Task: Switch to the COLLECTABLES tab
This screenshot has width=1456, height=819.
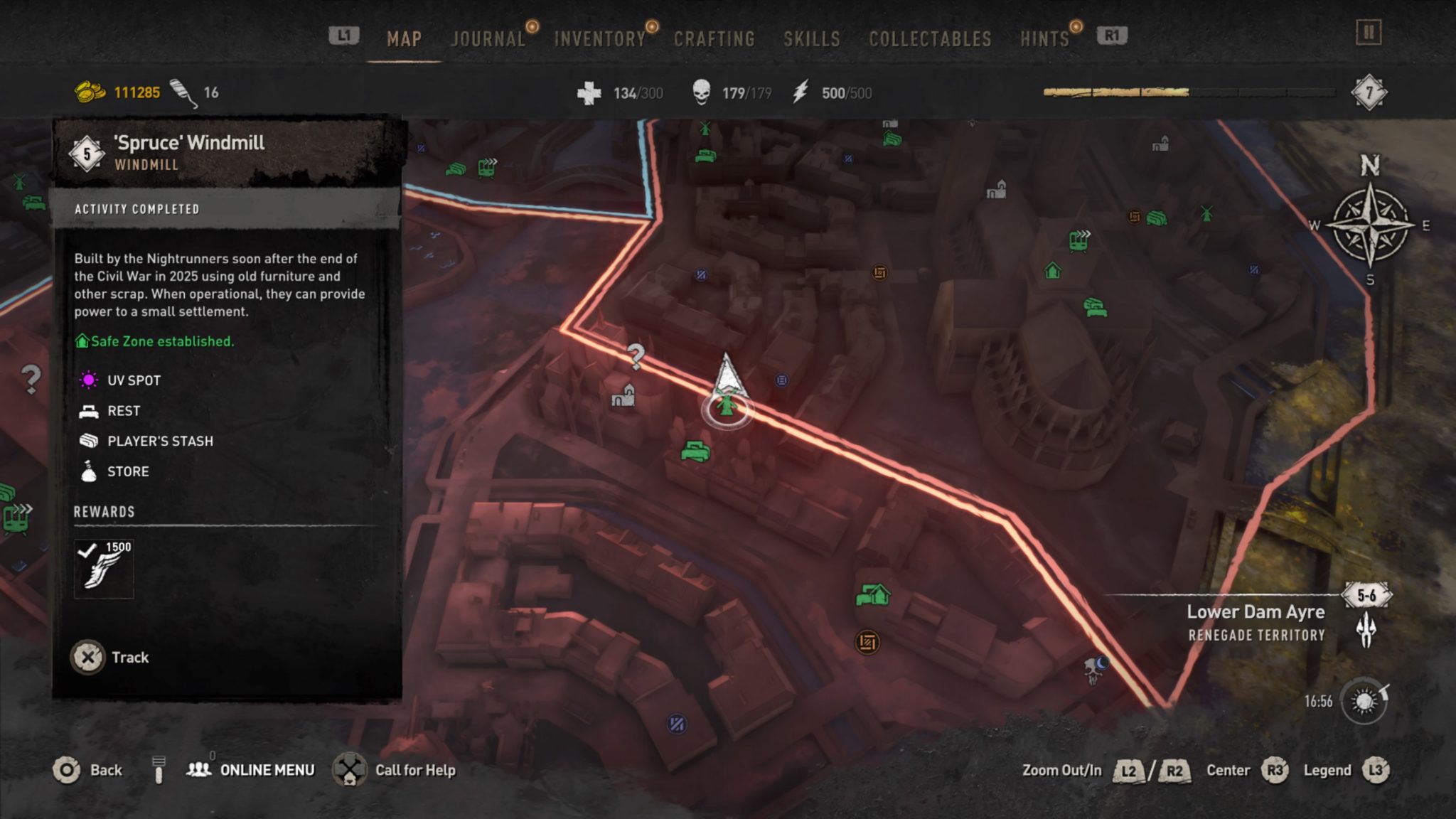Action: tap(929, 39)
